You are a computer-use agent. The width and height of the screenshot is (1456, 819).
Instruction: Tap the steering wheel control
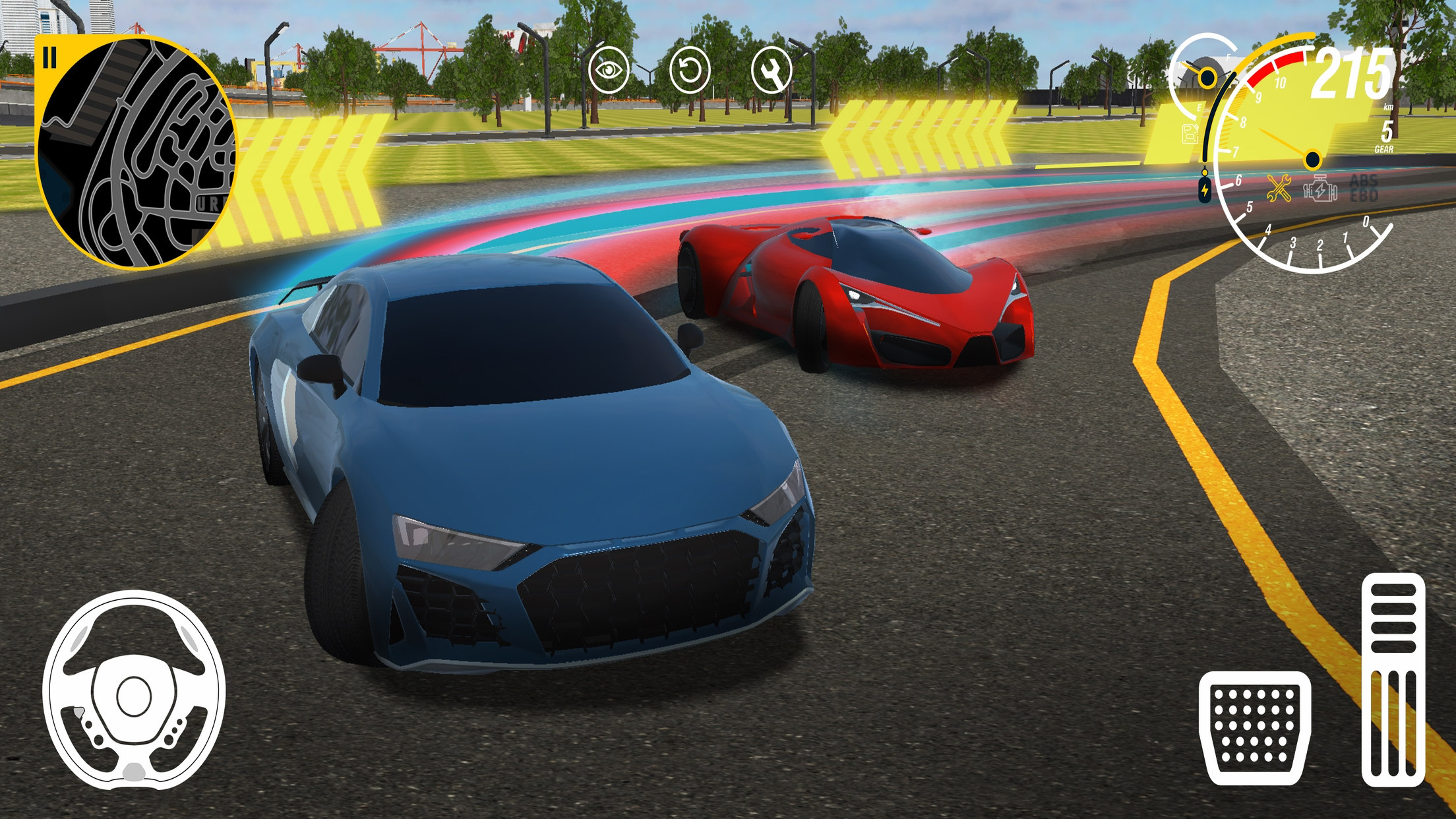pos(134,690)
